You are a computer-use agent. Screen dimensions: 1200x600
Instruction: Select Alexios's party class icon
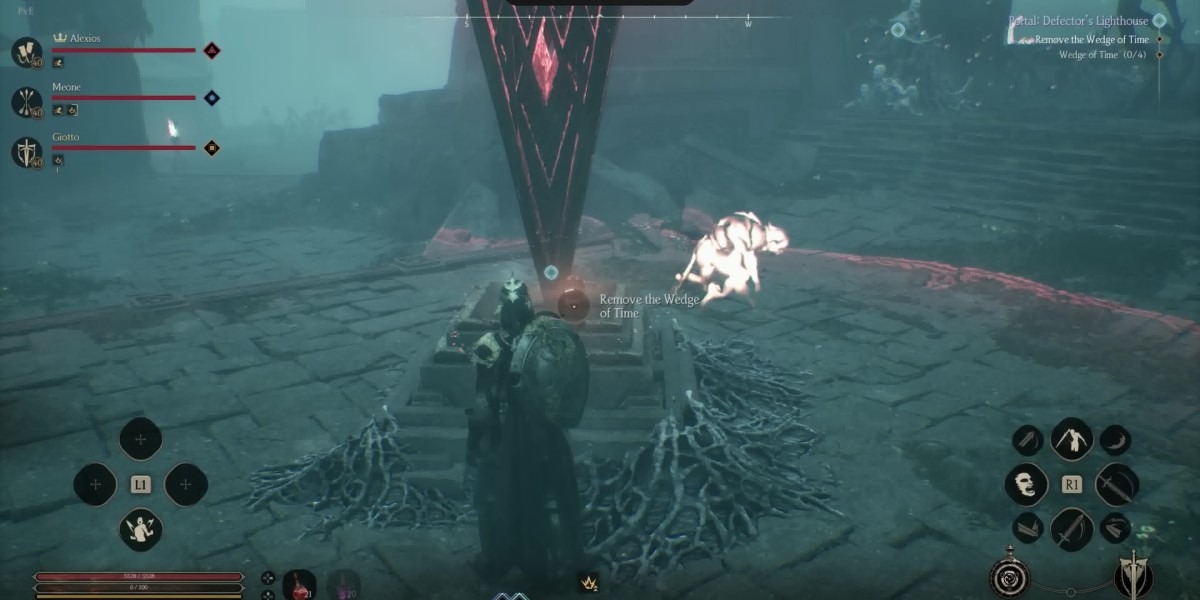pos(26,51)
